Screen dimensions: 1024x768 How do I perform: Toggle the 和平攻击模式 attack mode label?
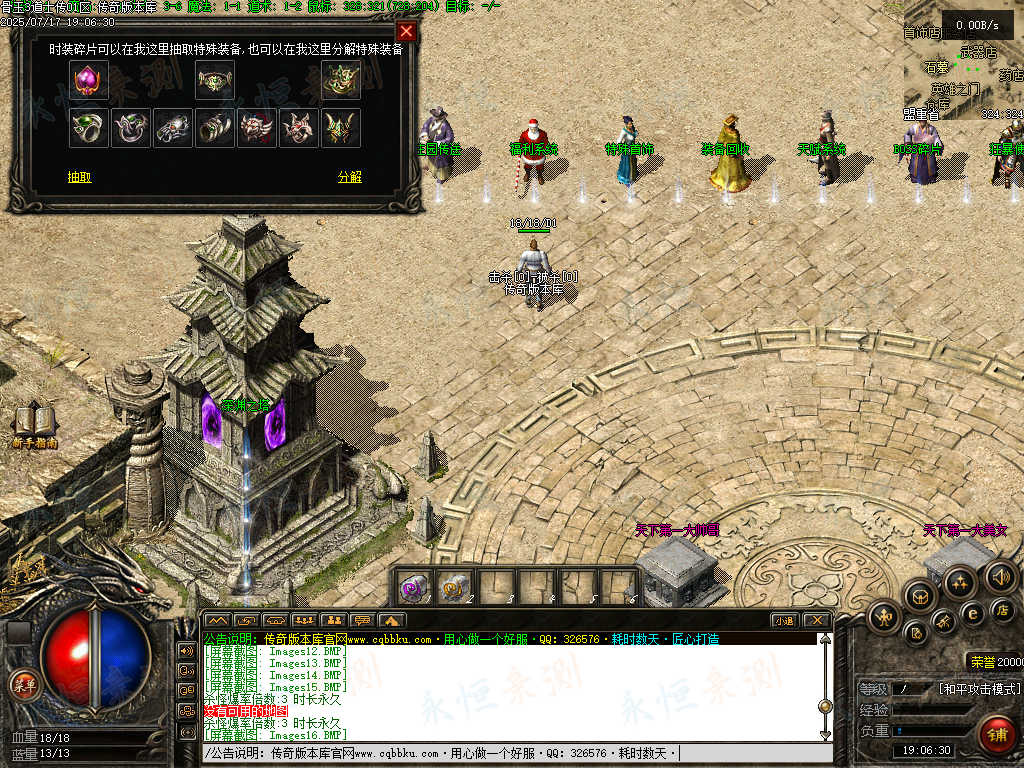pyautogui.click(x=979, y=689)
